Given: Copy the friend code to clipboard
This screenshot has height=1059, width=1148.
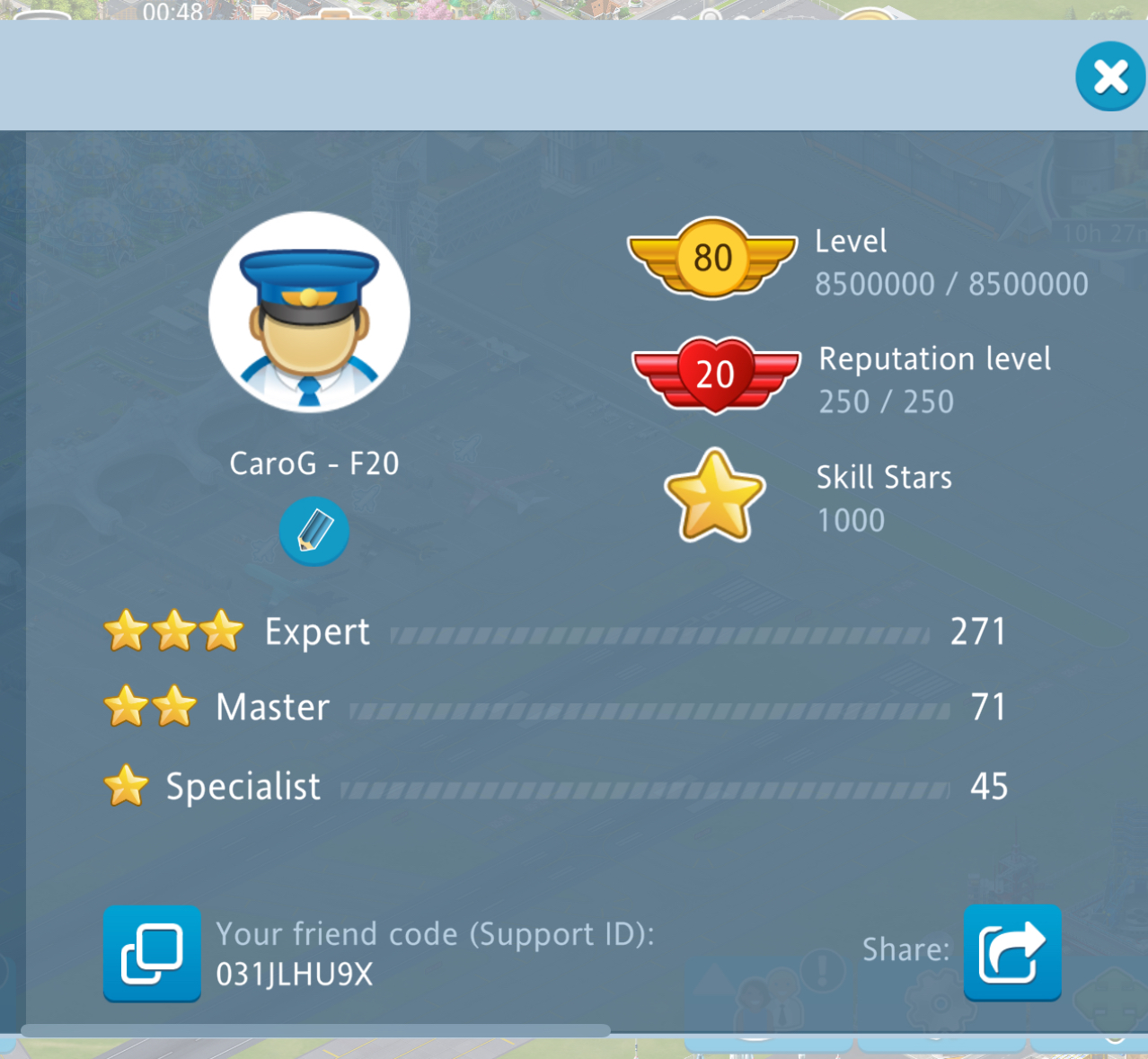Looking at the screenshot, I should (152, 953).
